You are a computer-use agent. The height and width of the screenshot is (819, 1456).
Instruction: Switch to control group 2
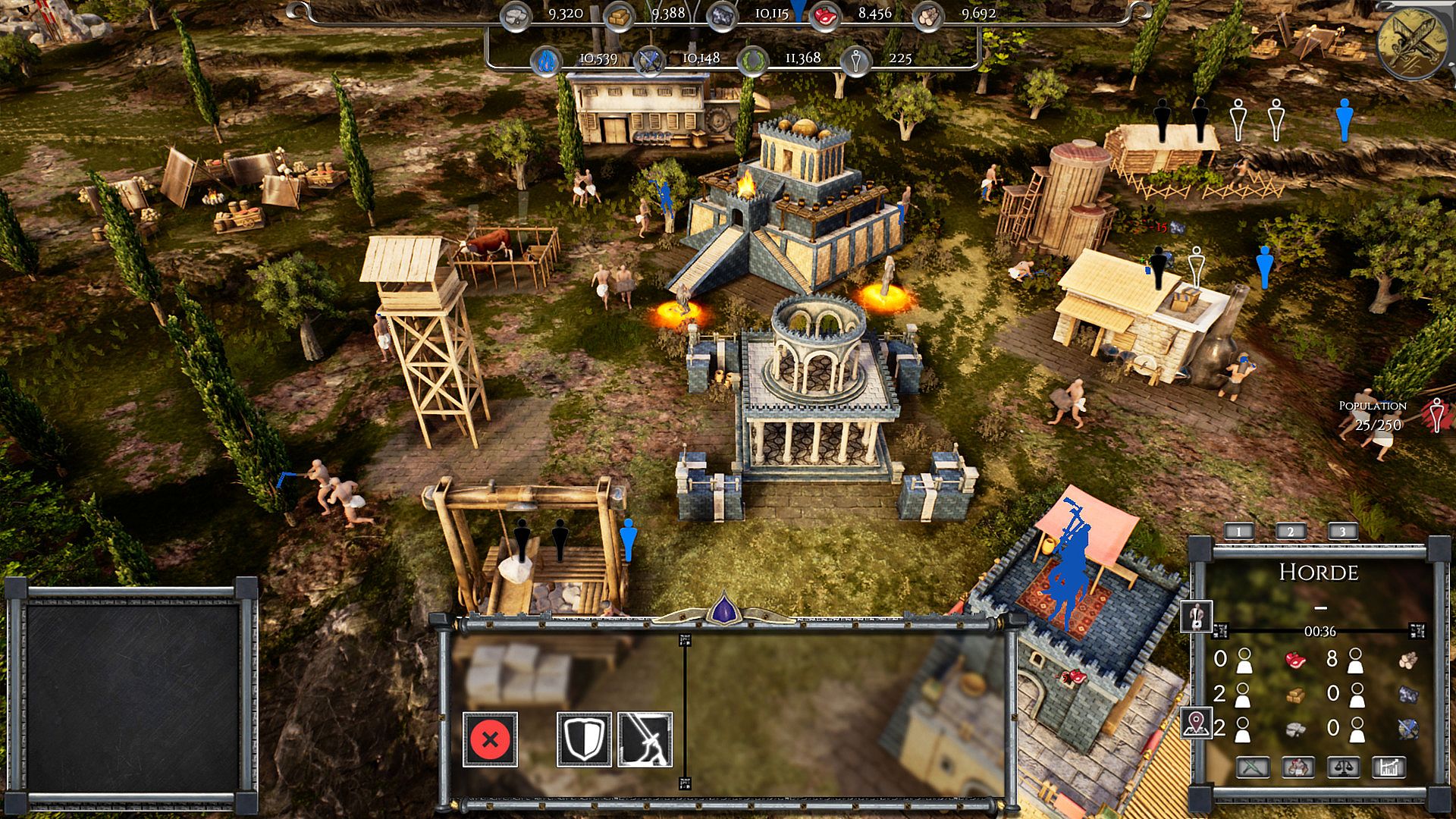tap(1291, 532)
